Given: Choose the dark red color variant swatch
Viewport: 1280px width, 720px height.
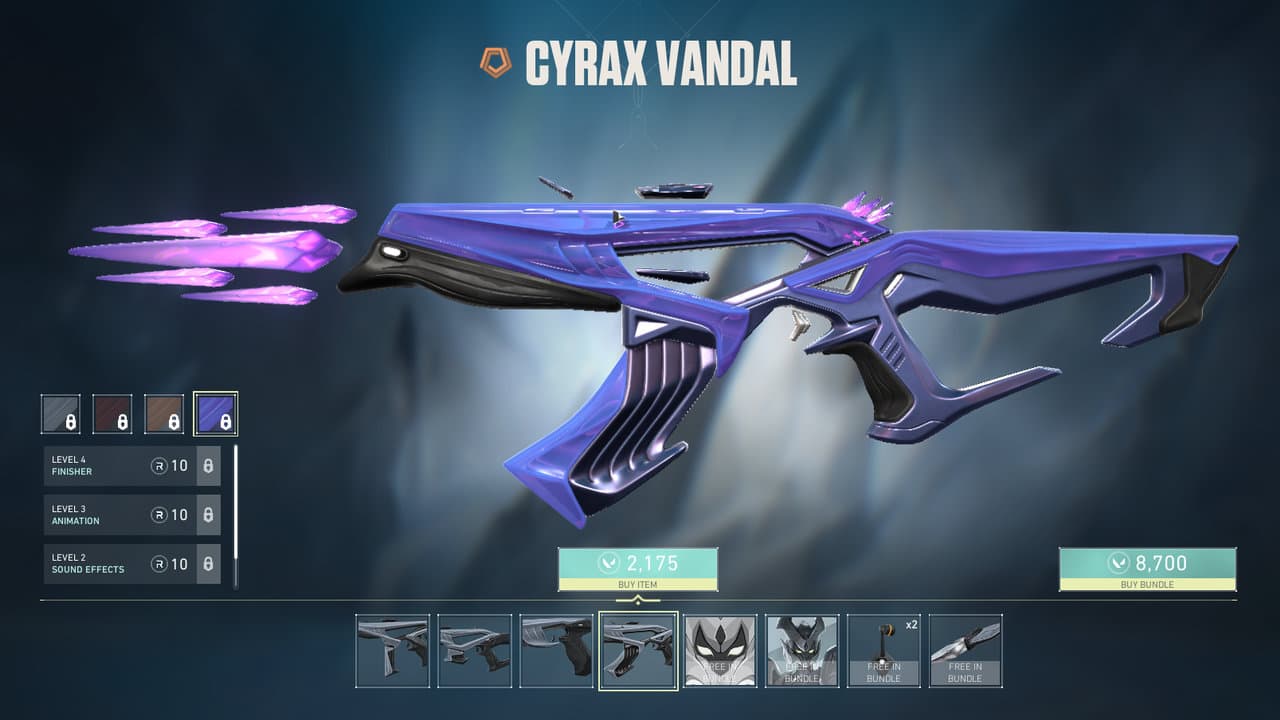Looking at the screenshot, I should [112, 413].
